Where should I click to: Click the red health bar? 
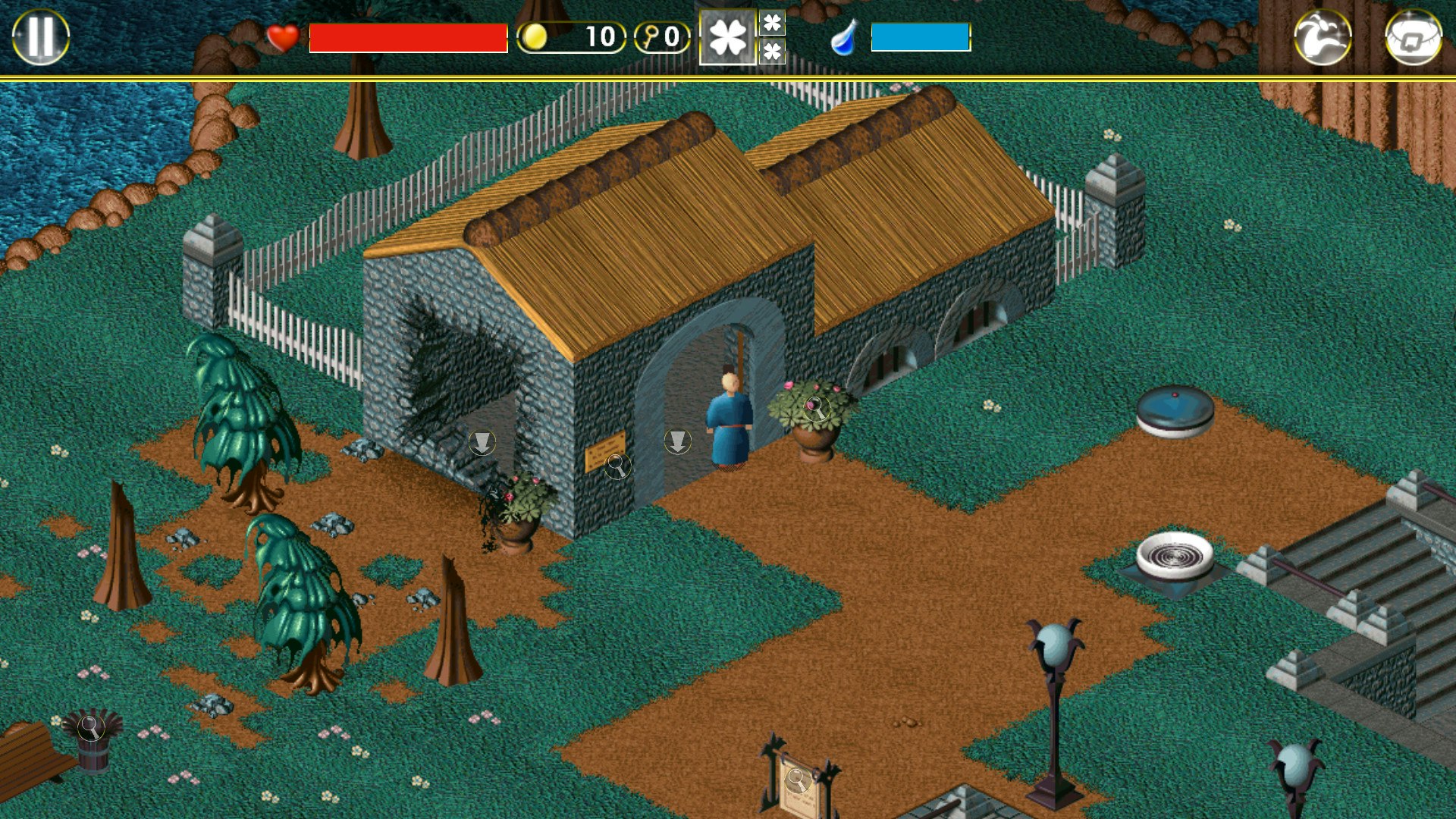[x=408, y=35]
